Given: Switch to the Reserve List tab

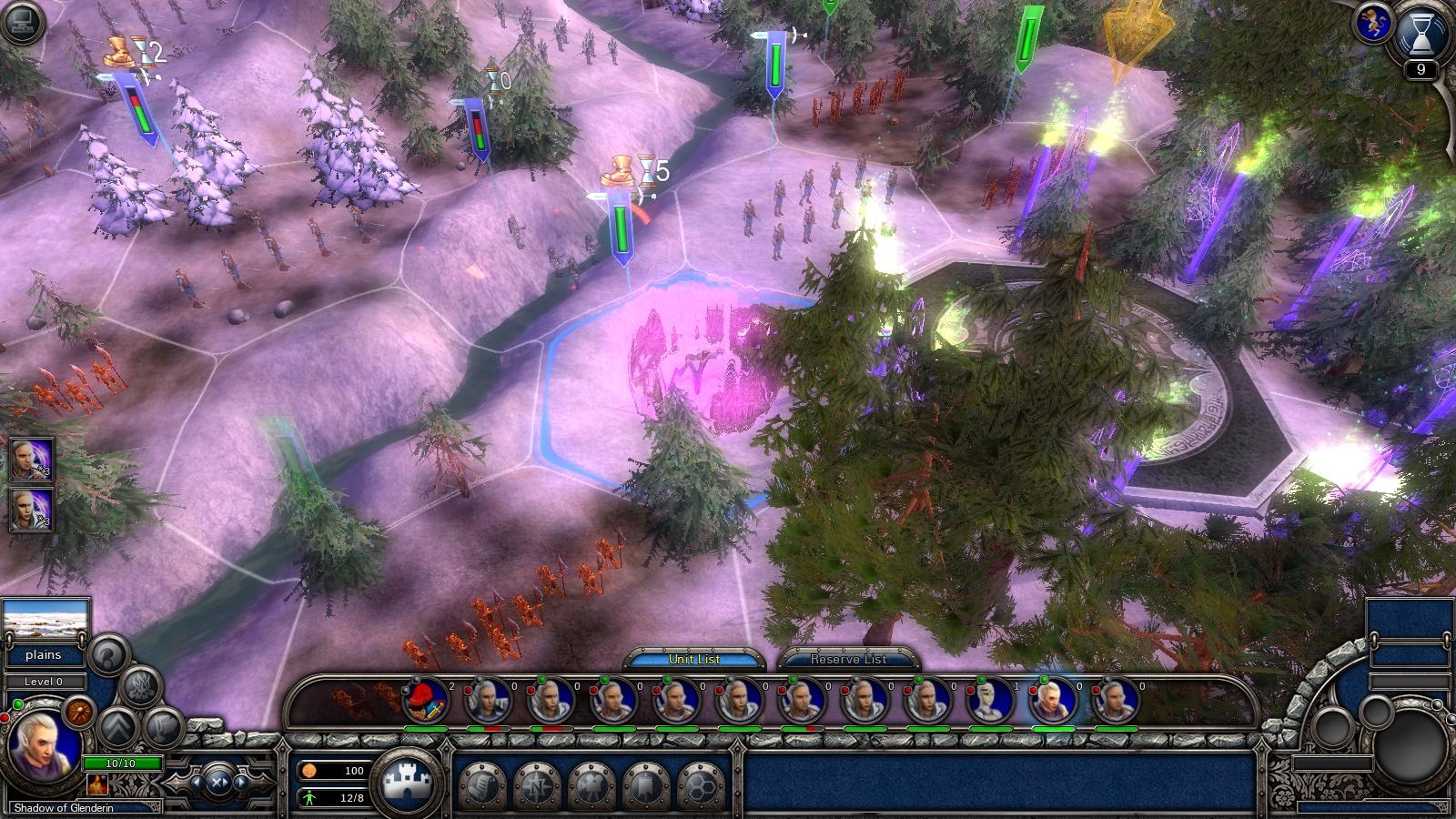Looking at the screenshot, I should pos(846,660).
